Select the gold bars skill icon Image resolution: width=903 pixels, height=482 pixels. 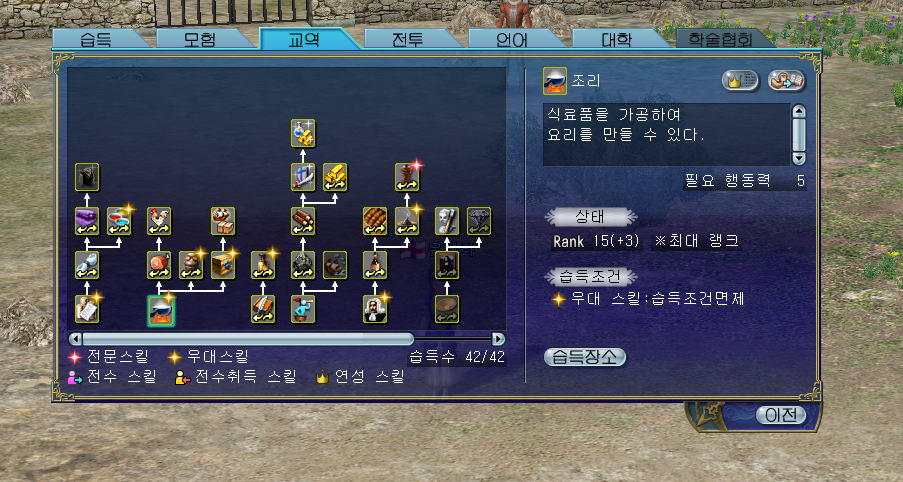point(335,176)
